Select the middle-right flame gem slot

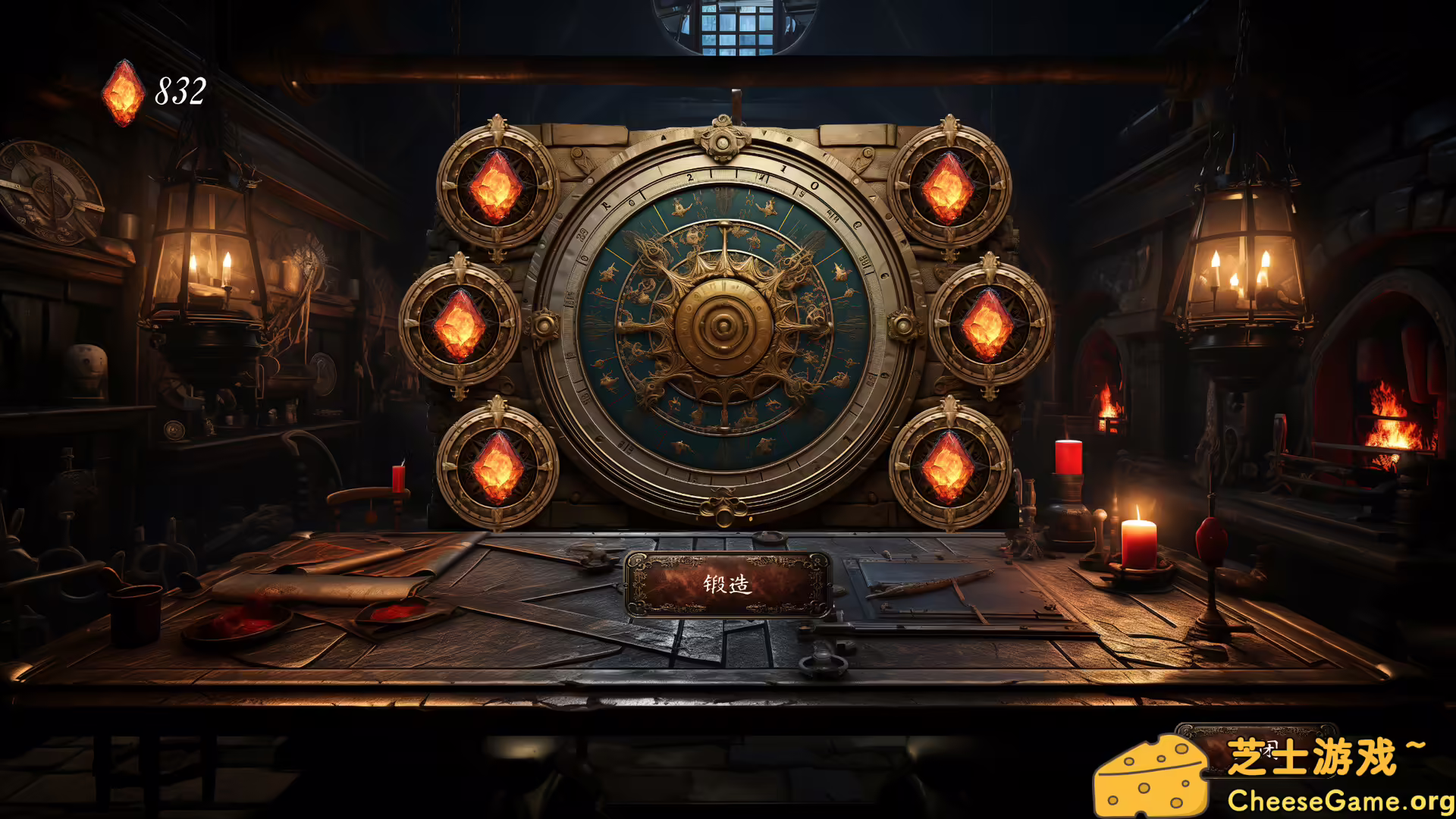[x=987, y=326]
